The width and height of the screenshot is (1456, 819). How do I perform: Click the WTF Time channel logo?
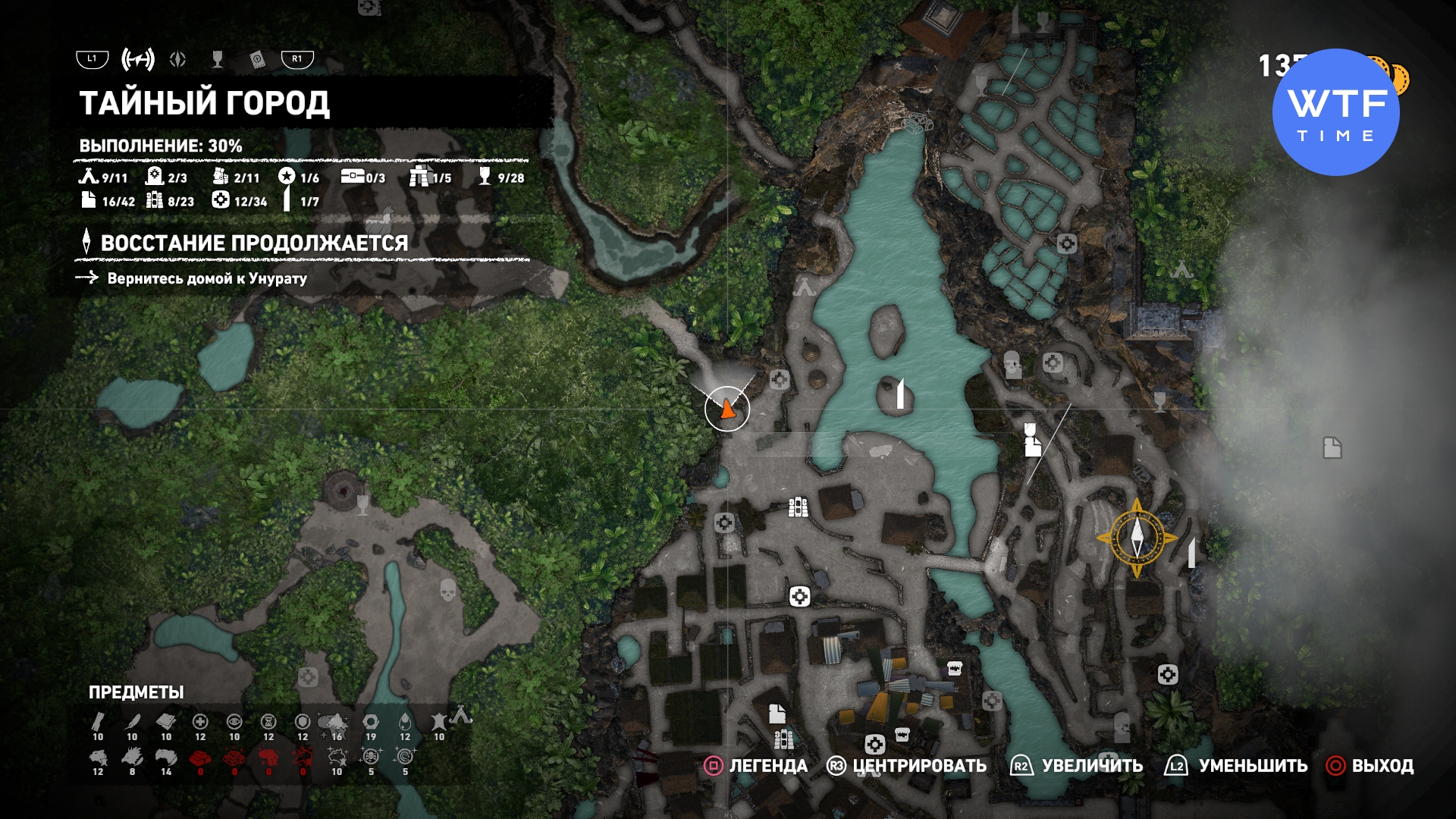[x=1336, y=112]
